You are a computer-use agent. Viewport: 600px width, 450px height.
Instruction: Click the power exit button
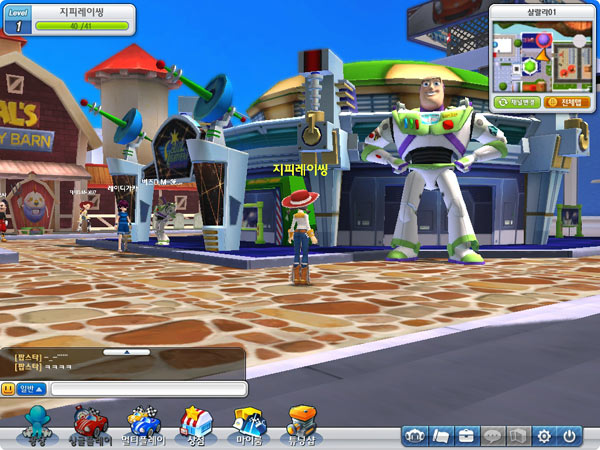(570, 436)
